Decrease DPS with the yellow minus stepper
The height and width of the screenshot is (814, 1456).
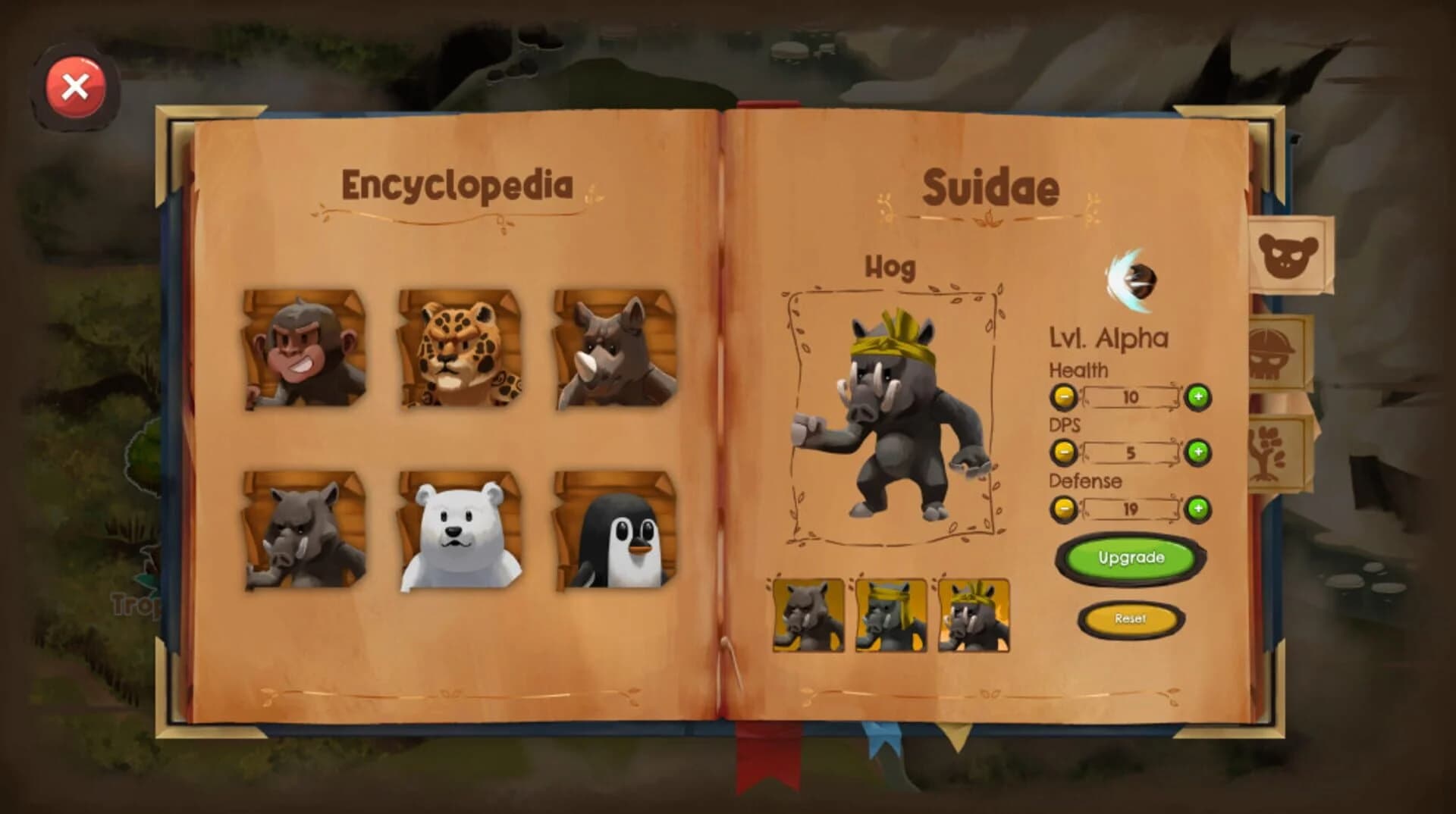[1064, 453]
